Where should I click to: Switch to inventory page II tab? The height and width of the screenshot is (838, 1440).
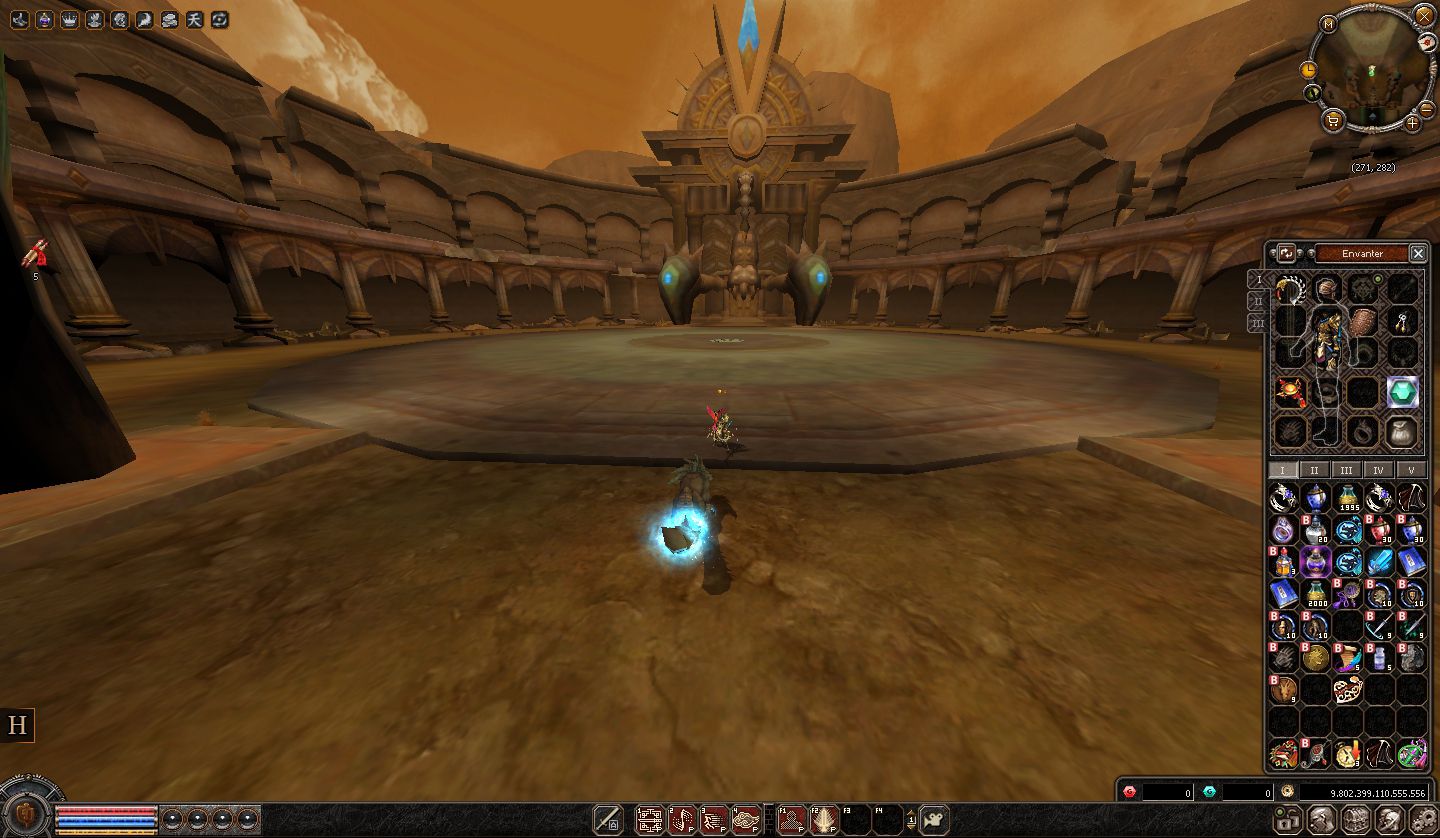[x=1315, y=470]
